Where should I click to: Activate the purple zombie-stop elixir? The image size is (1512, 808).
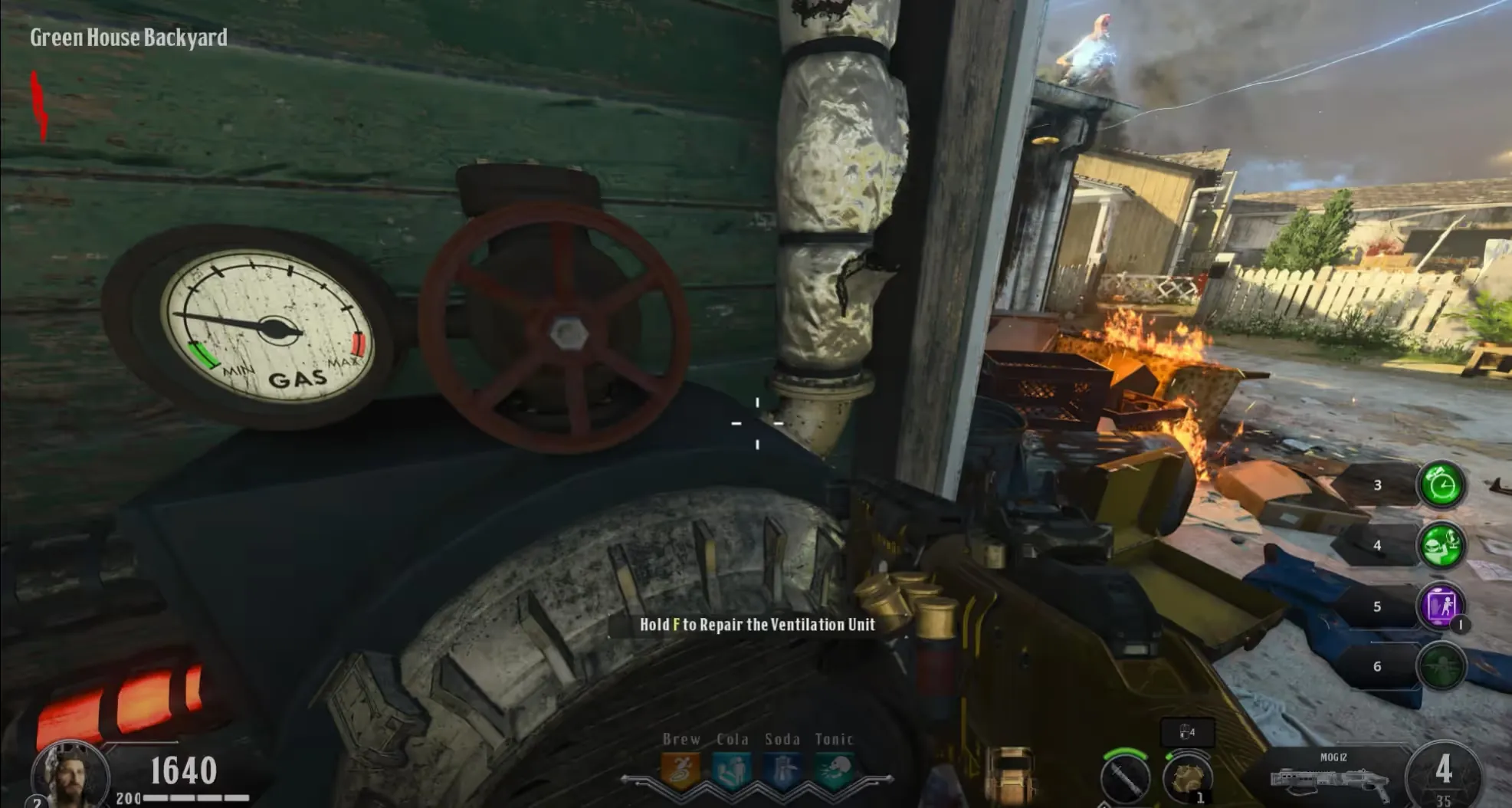tap(1441, 606)
